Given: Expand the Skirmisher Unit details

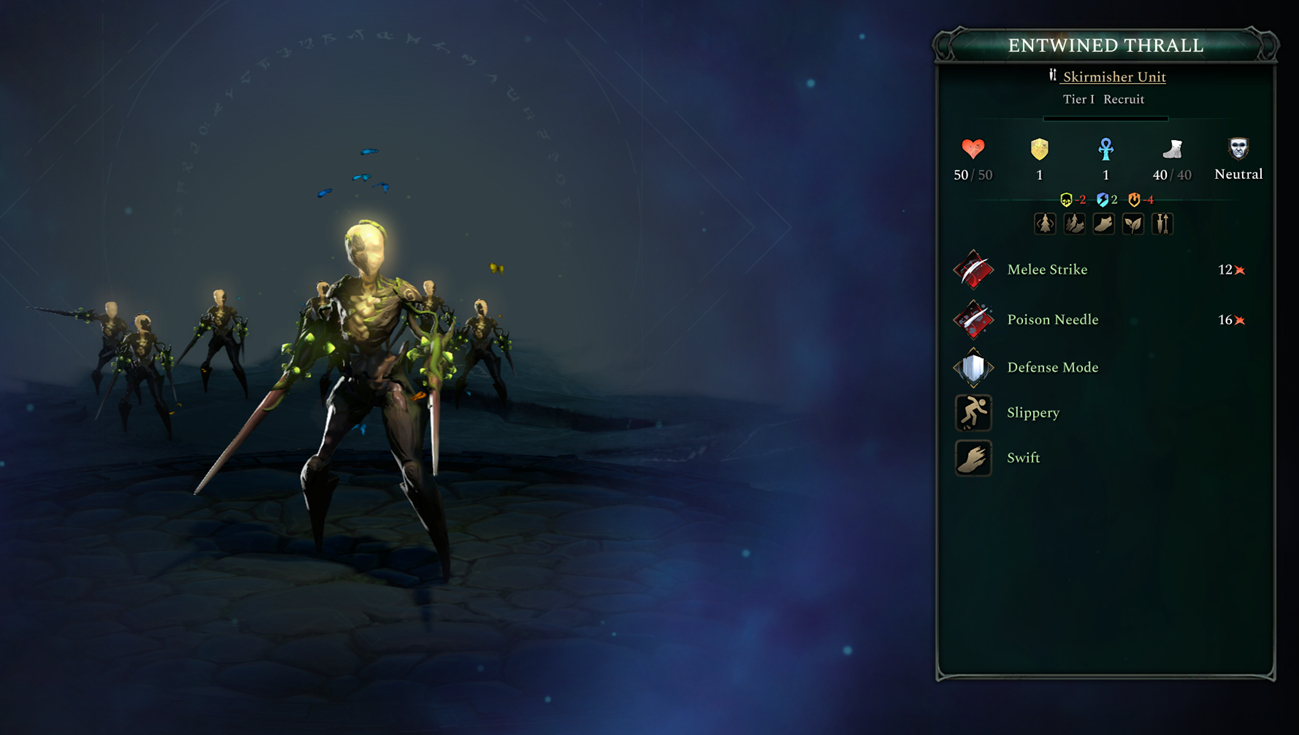Looking at the screenshot, I should (x=1113, y=76).
